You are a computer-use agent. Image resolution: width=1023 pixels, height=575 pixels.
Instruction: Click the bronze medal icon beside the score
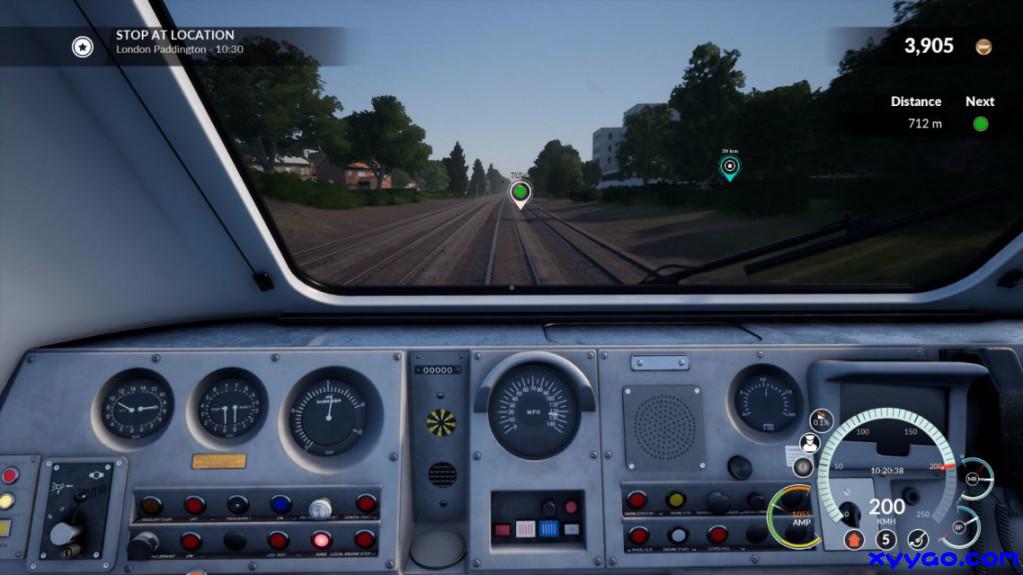click(x=983, y=46)
